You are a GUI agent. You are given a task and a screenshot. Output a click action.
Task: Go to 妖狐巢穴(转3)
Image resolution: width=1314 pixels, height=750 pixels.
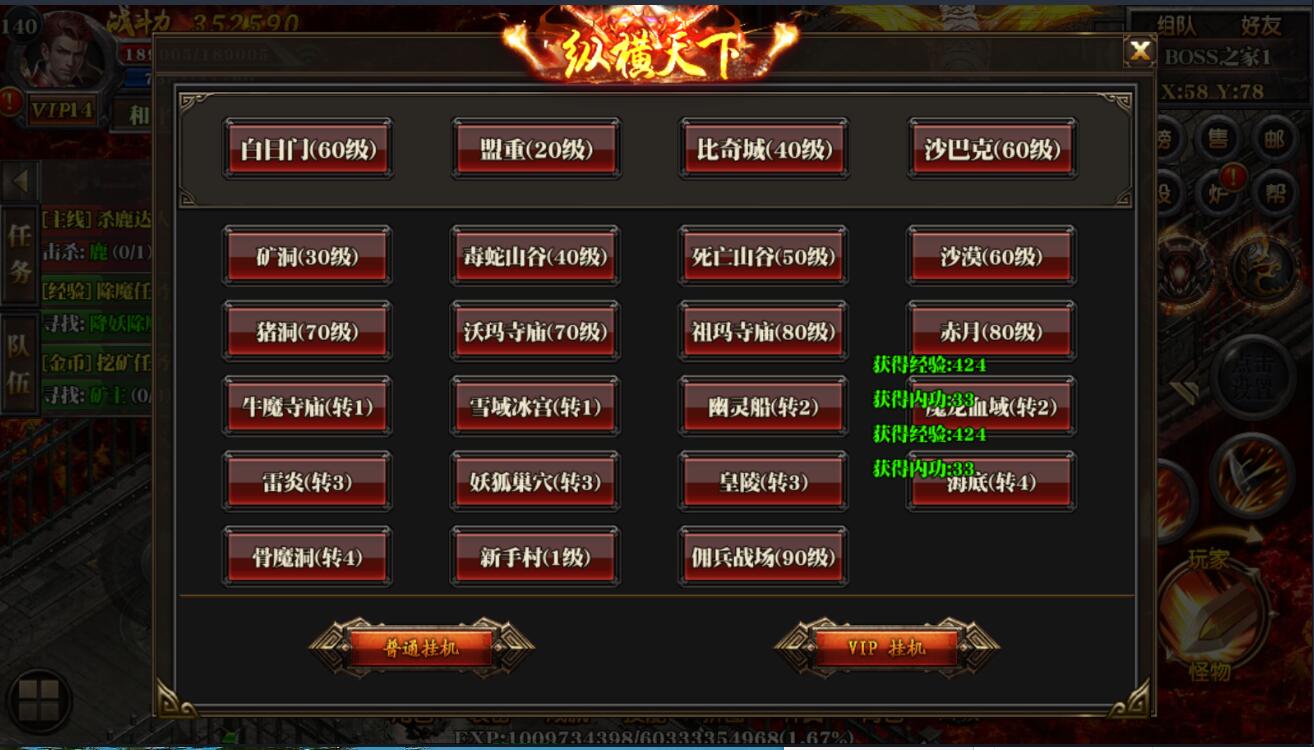pyautogui.click(x=535, y=482)
